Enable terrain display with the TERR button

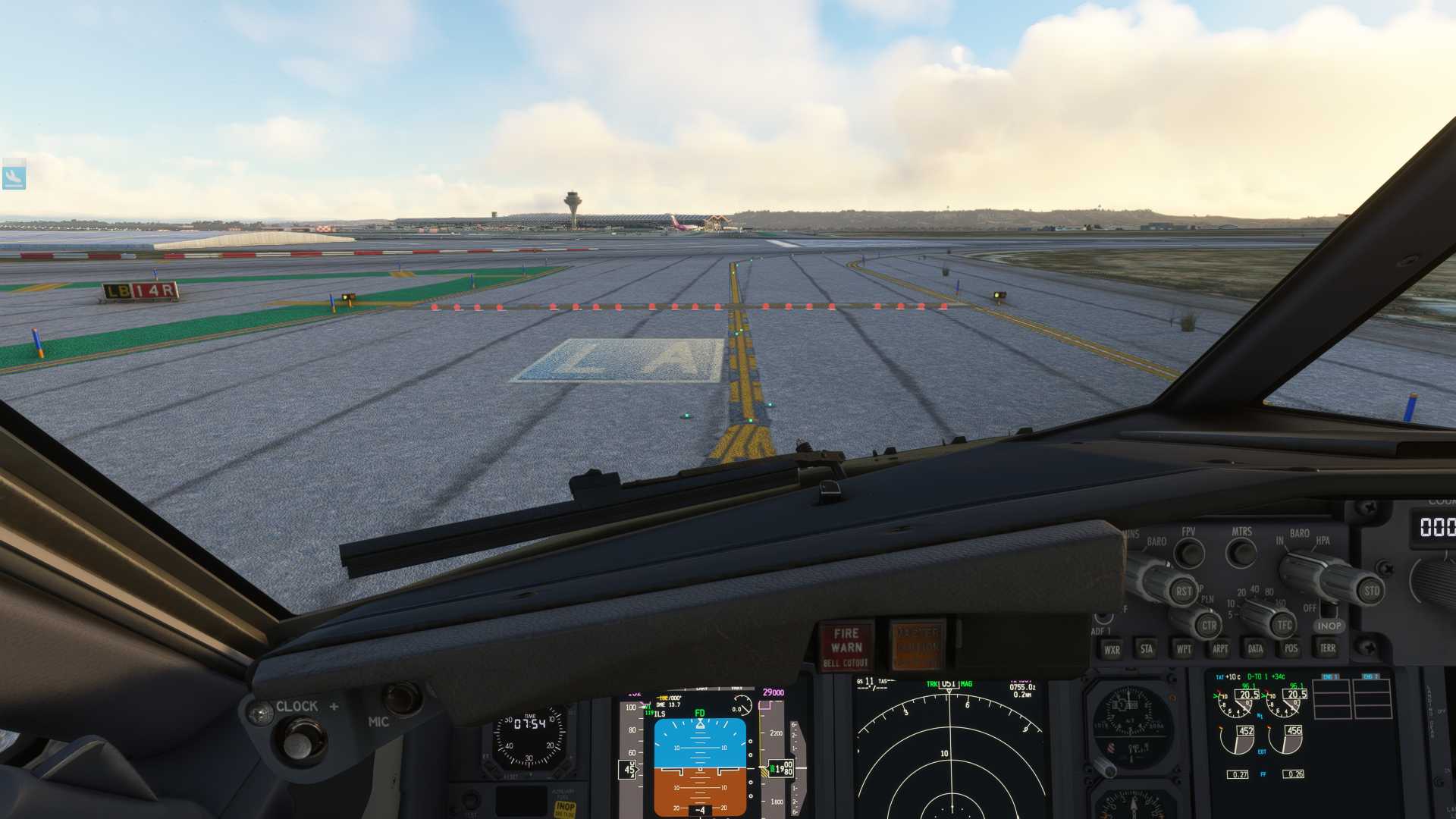coord(1329,648)
